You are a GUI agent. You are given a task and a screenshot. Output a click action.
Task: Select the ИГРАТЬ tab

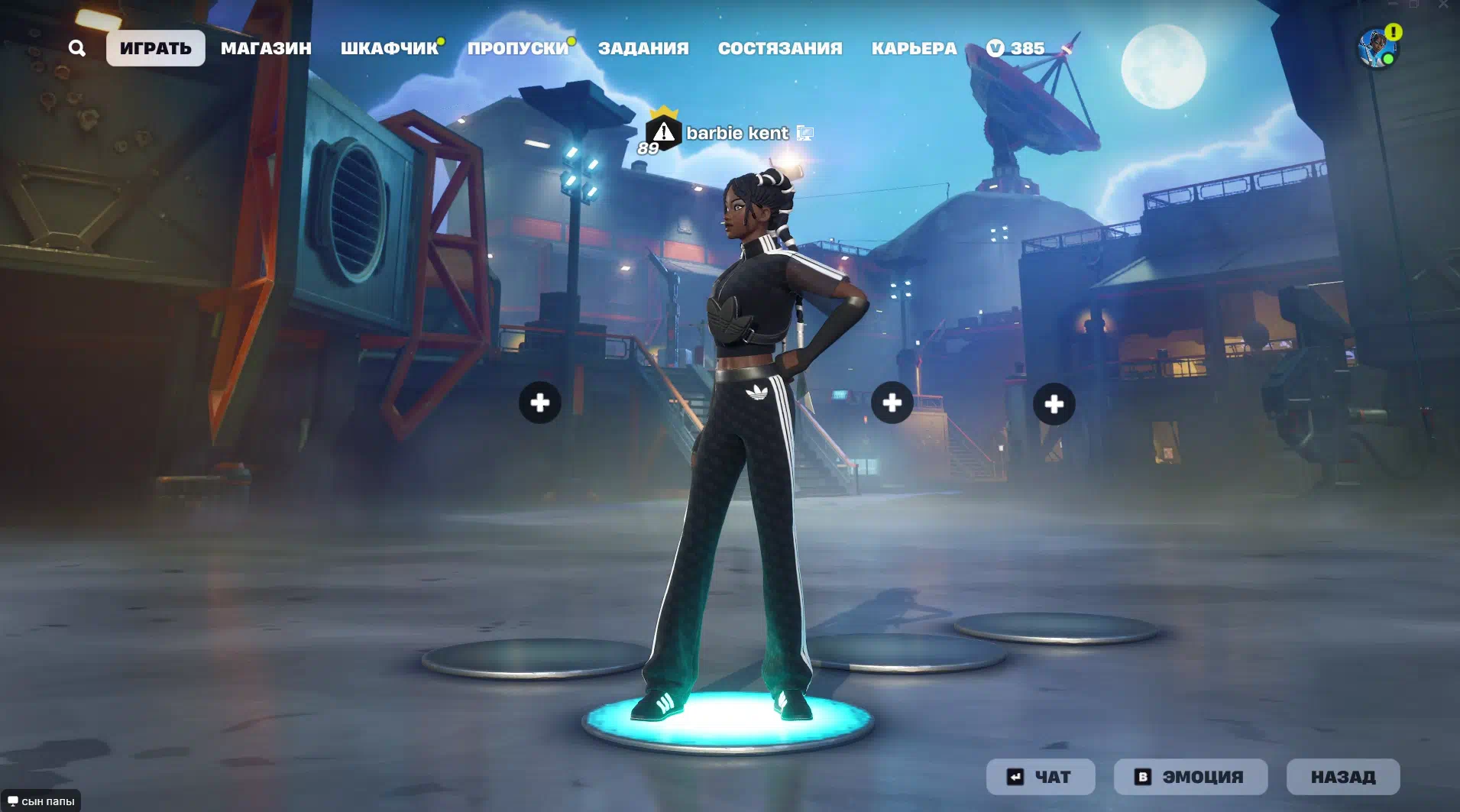pyautogui.click(x=156, y=48)
